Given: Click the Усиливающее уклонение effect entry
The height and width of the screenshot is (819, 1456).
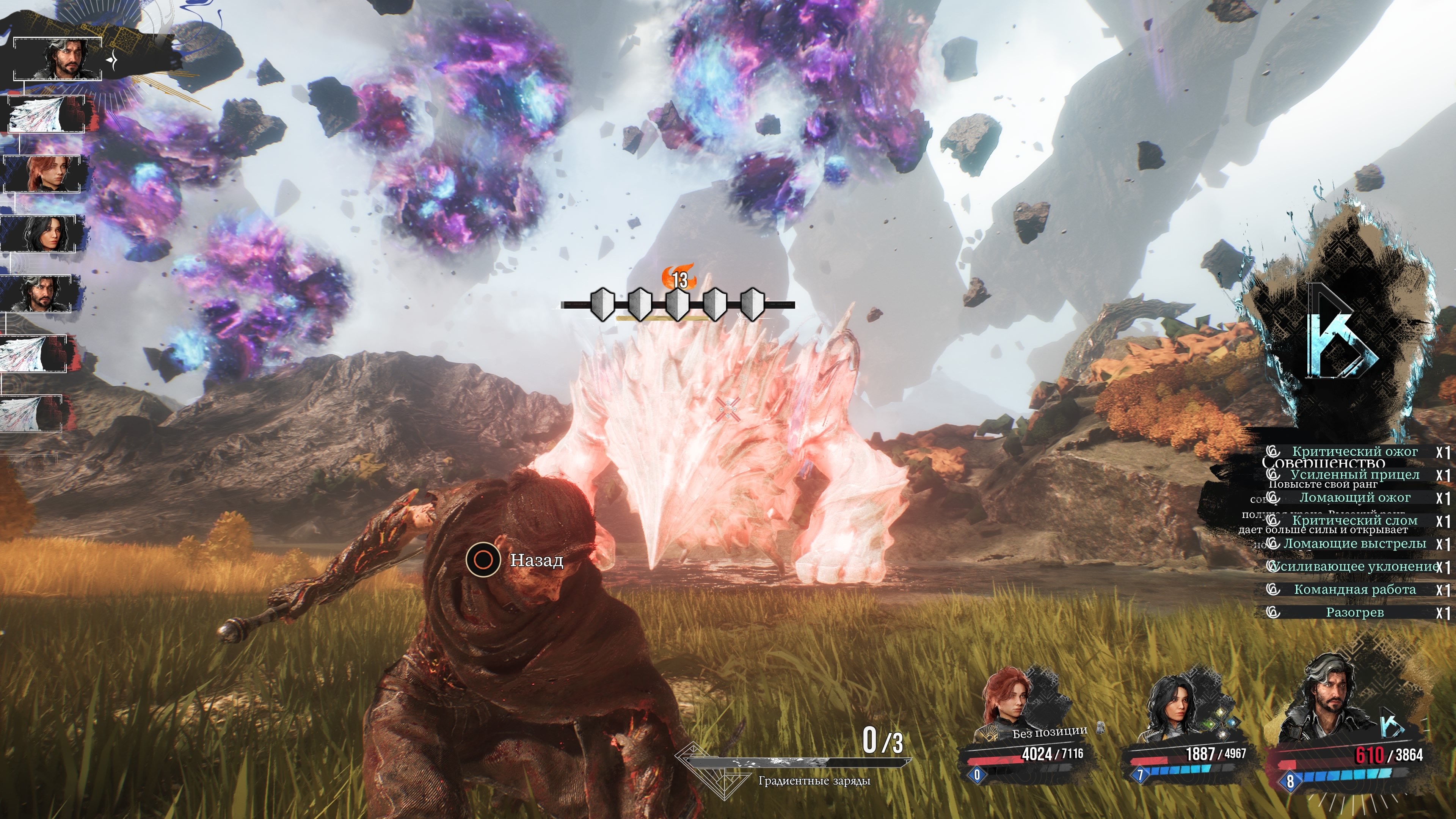Looking at the screenshot, I should pos(1354,566).
